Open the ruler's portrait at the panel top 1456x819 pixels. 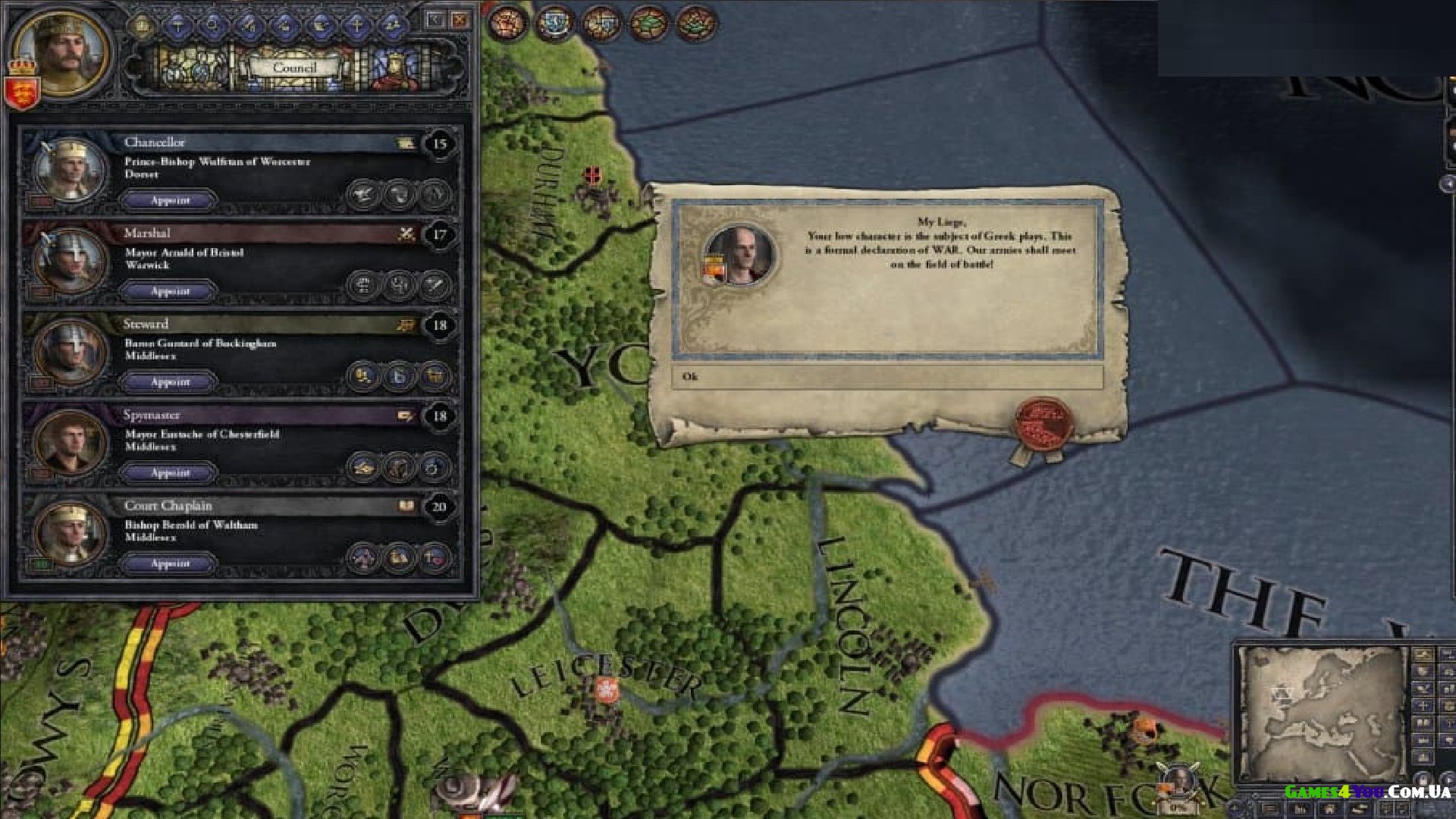[62, 50]
